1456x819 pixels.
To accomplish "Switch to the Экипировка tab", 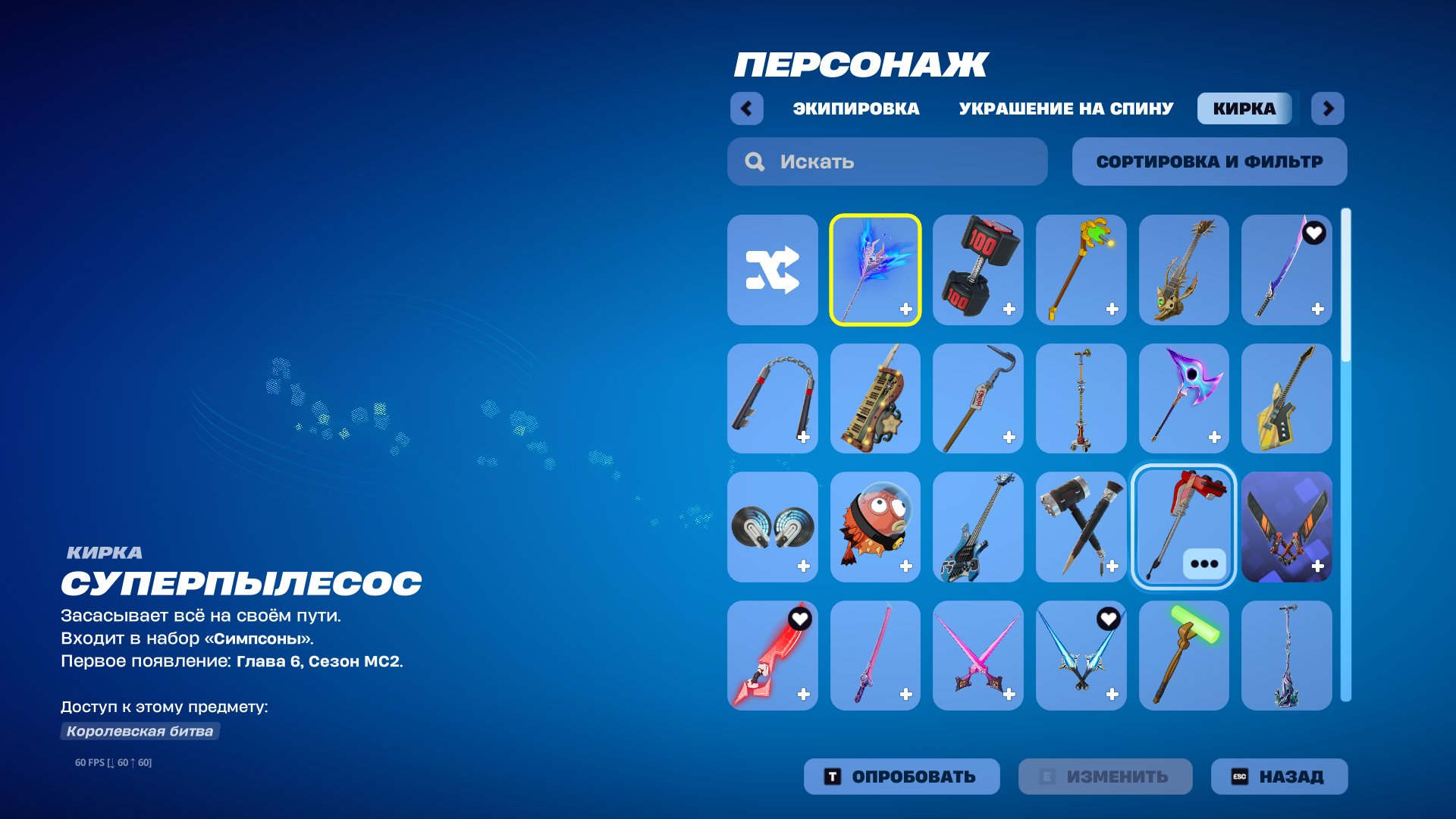I will (855, 108).
